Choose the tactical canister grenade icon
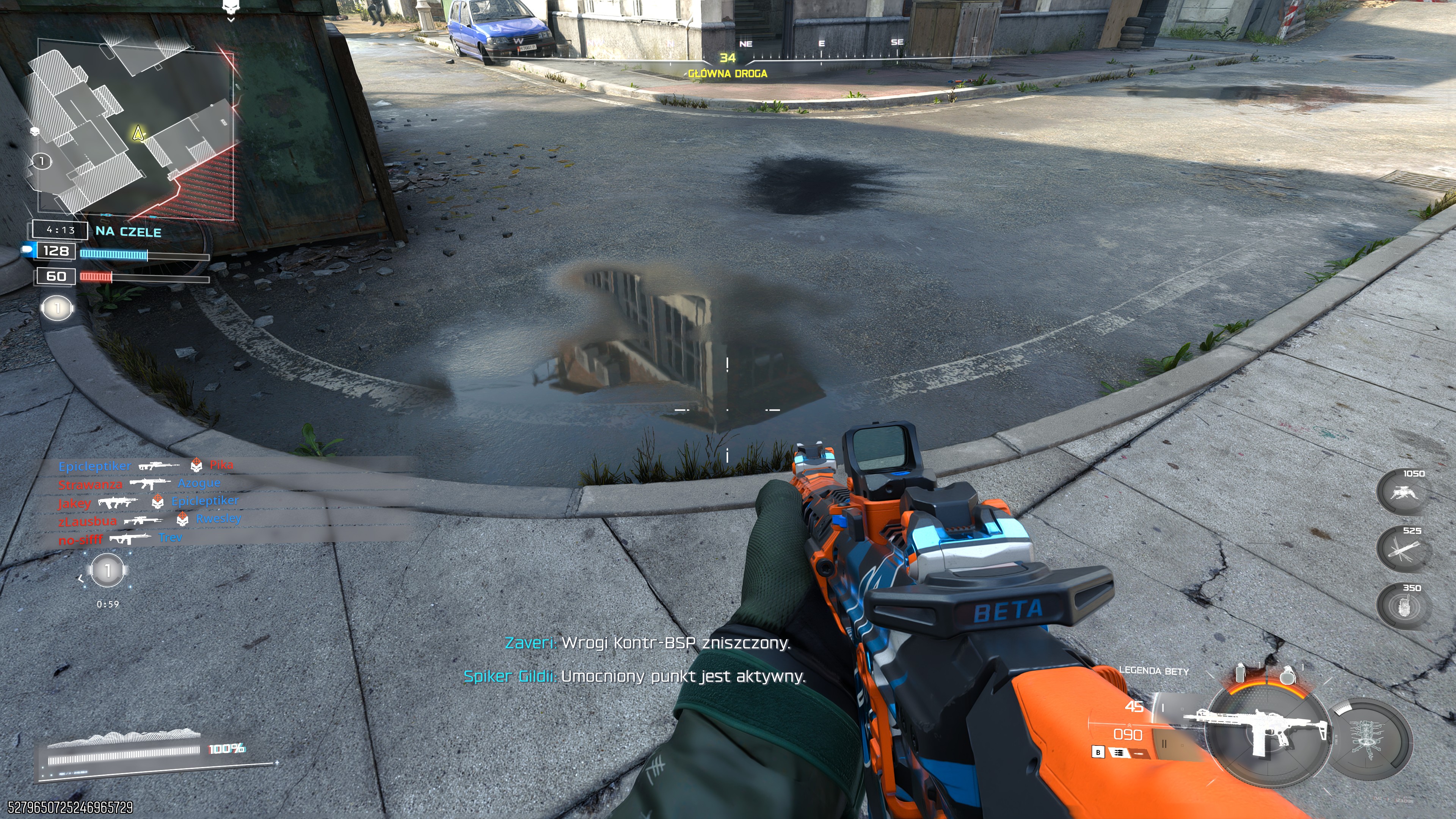The width and height of the screenshot is (1456, 819). pos(1241,673)
